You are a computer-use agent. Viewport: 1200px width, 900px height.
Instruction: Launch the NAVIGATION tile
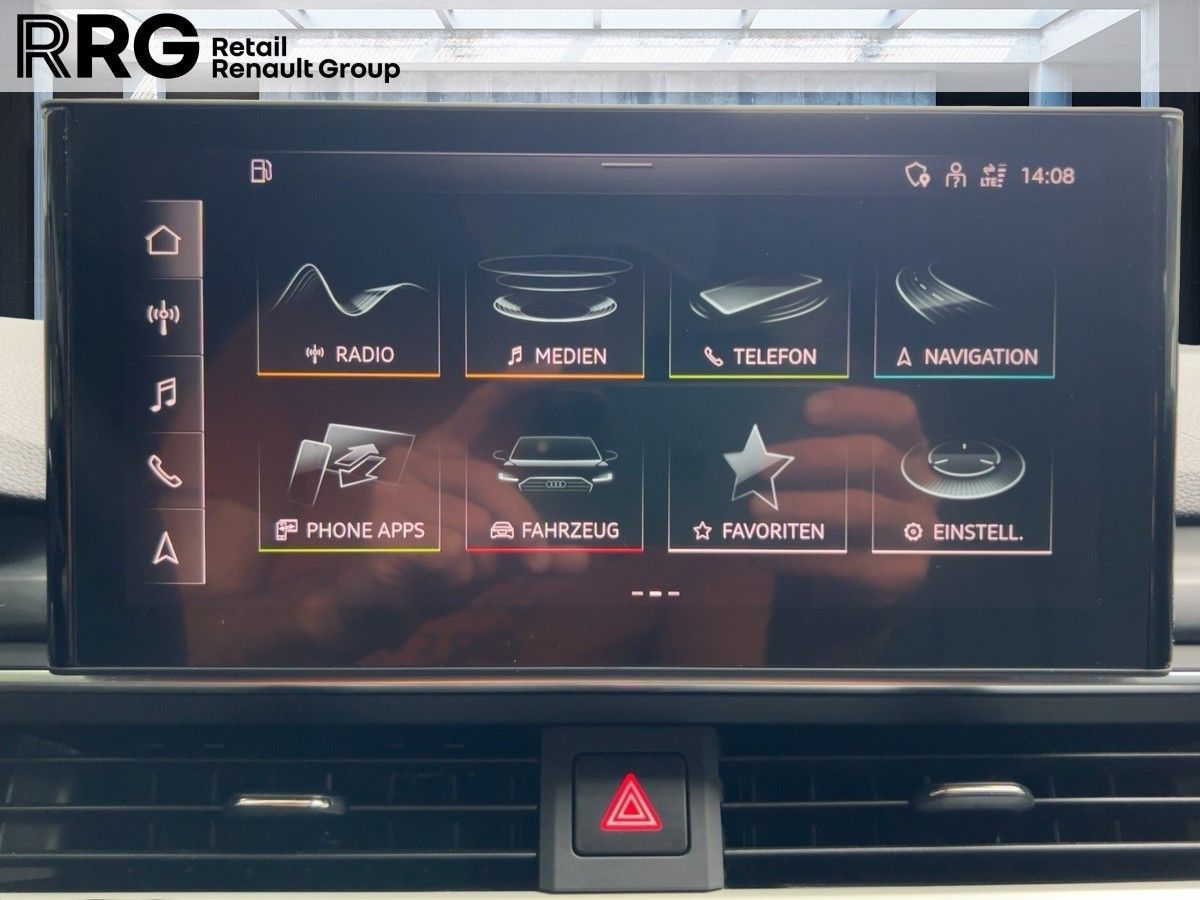tap(964, 320)
